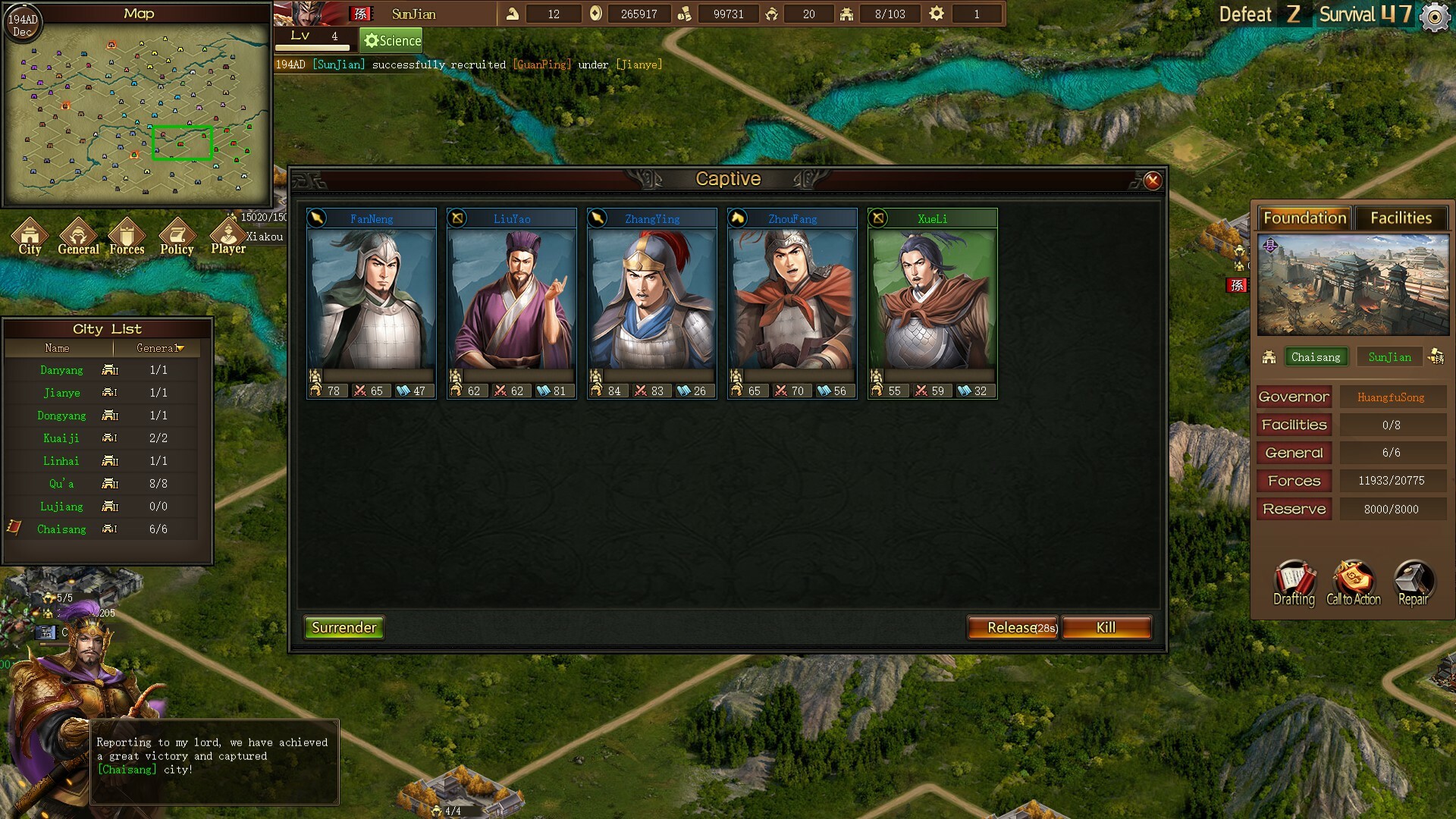
Task: Kill the selected captive
Action: click(1106, 627)
